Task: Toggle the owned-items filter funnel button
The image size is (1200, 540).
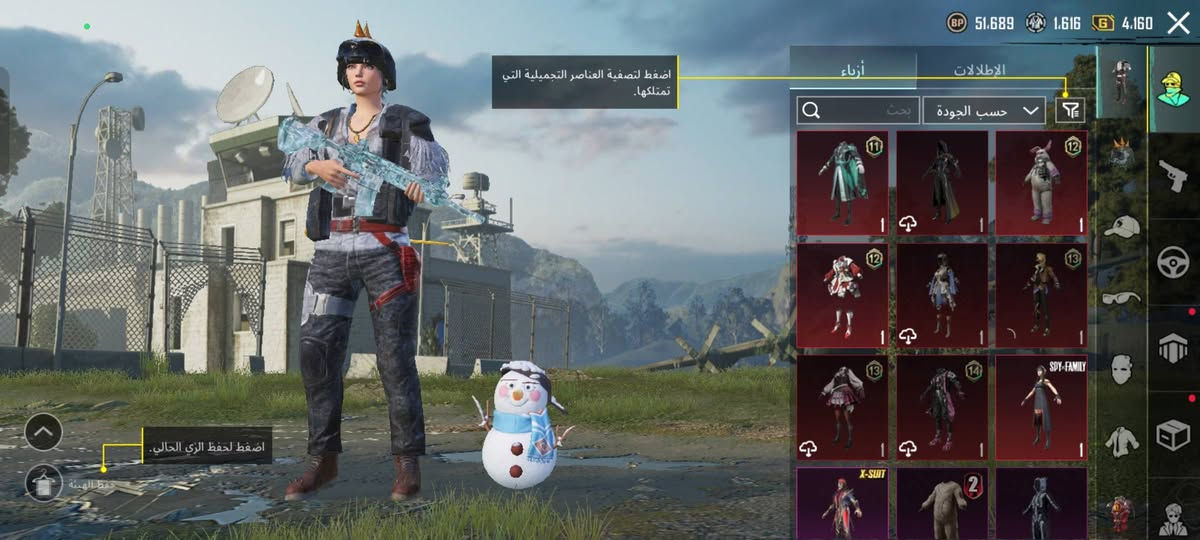Action: [1070, 110]
